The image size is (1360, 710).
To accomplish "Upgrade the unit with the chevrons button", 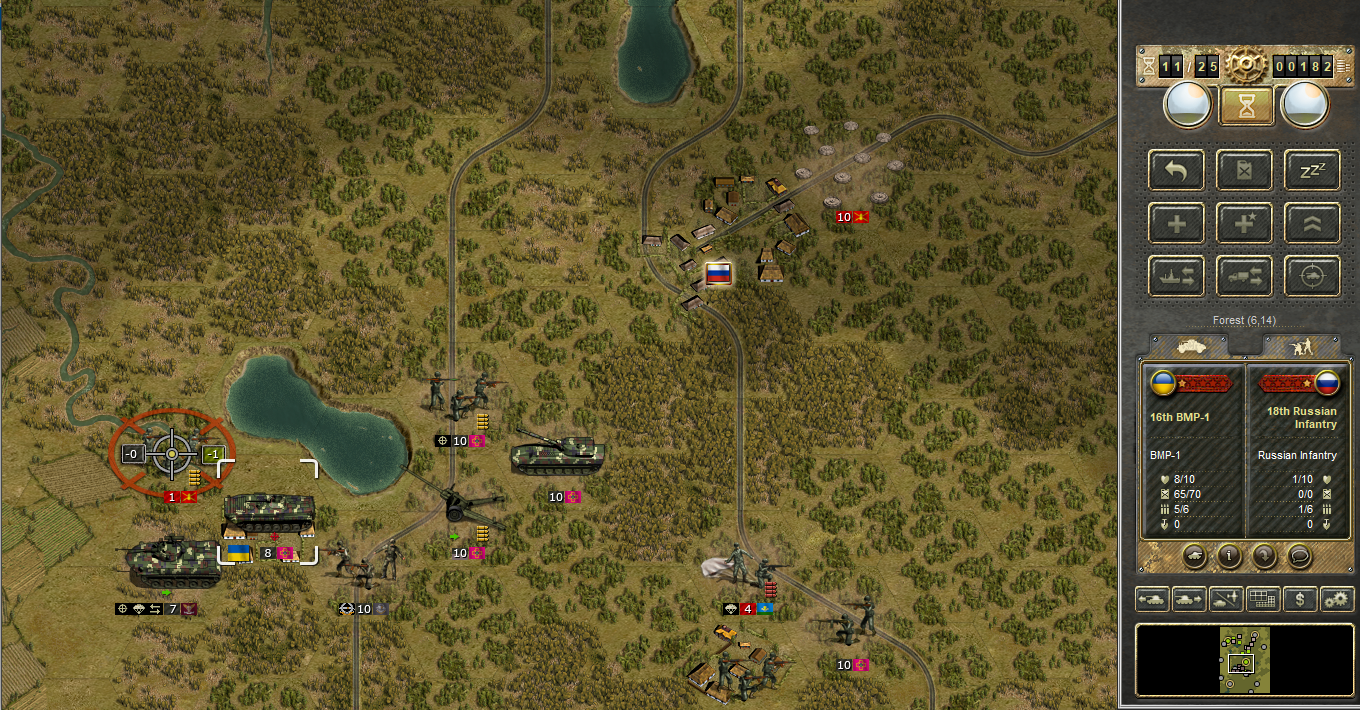I will pyautogui.click(x=1312, y=223).
